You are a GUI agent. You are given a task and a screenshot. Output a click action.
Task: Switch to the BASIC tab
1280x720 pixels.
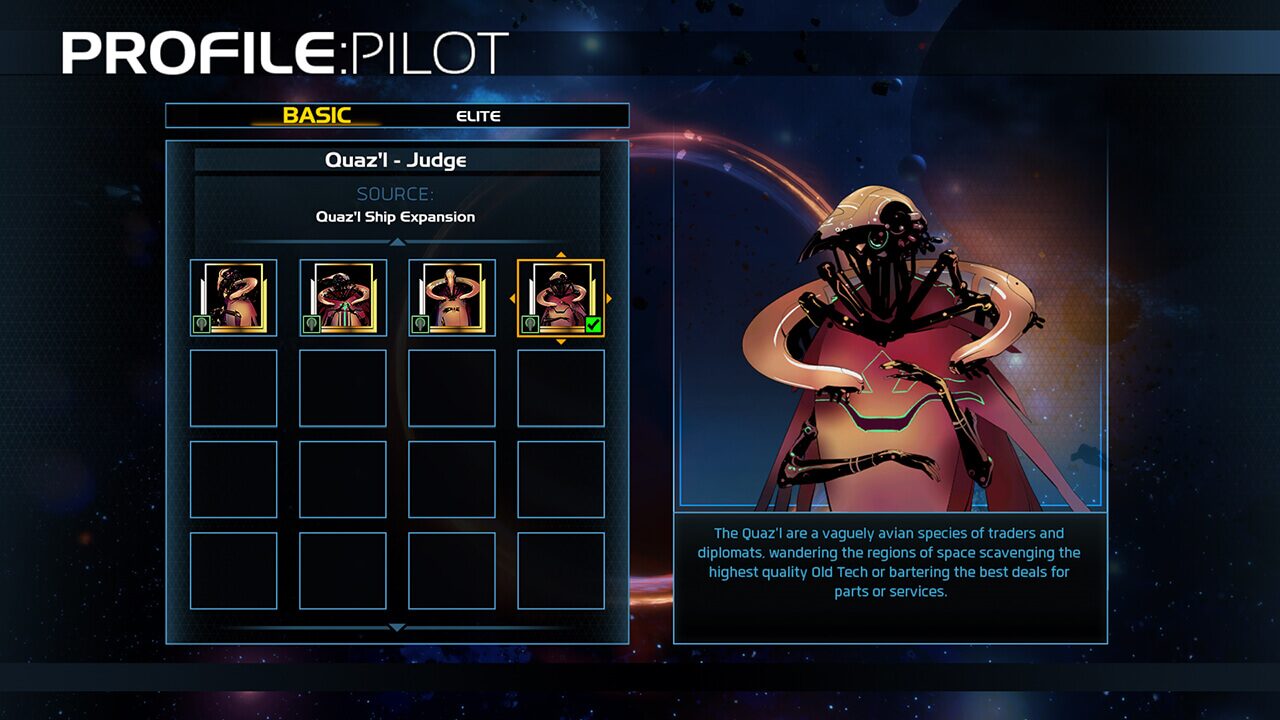[318, 115]
